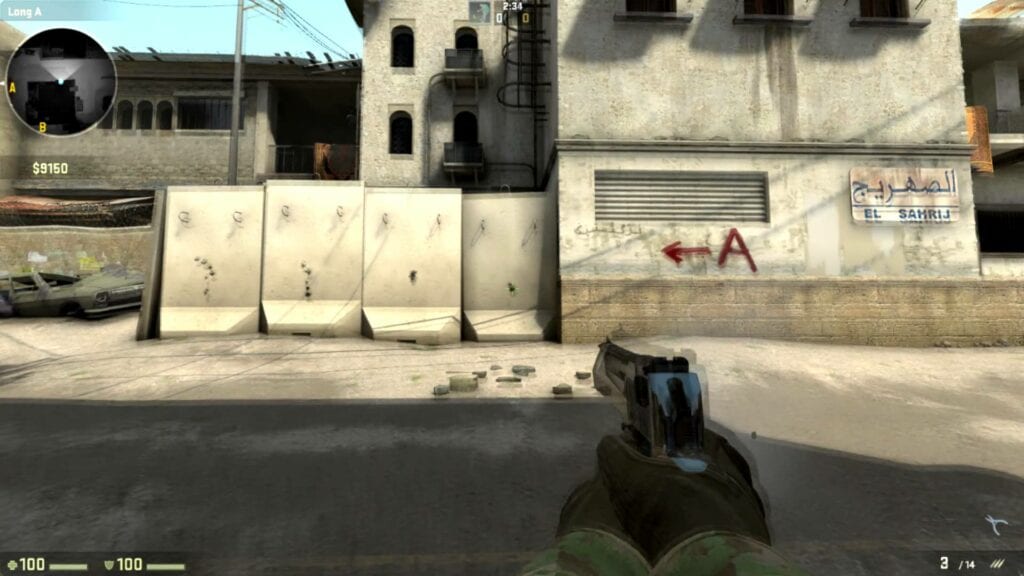Select bombsite B marker on radar
This screenshot has height=576, width=1024.
[x=42, y=127]
